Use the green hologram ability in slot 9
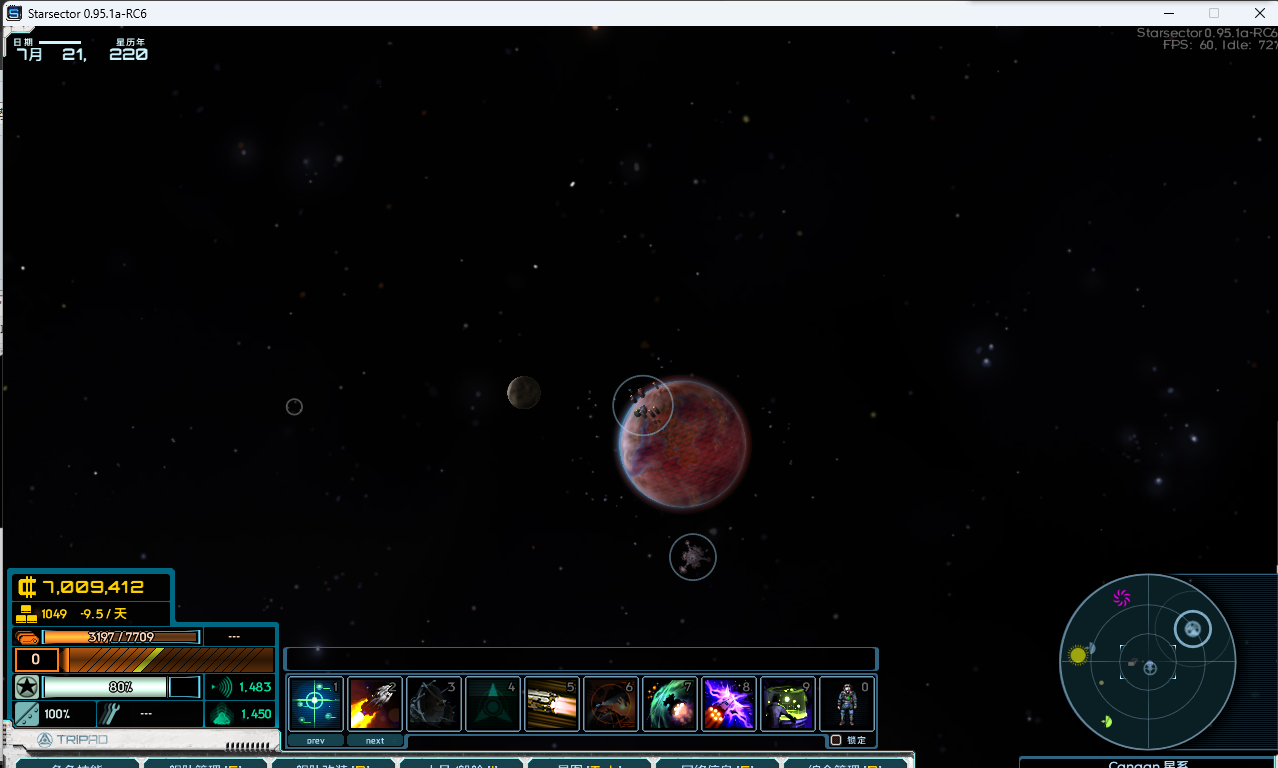Screen dimensions: 1278x768 (x=788, y=704)
